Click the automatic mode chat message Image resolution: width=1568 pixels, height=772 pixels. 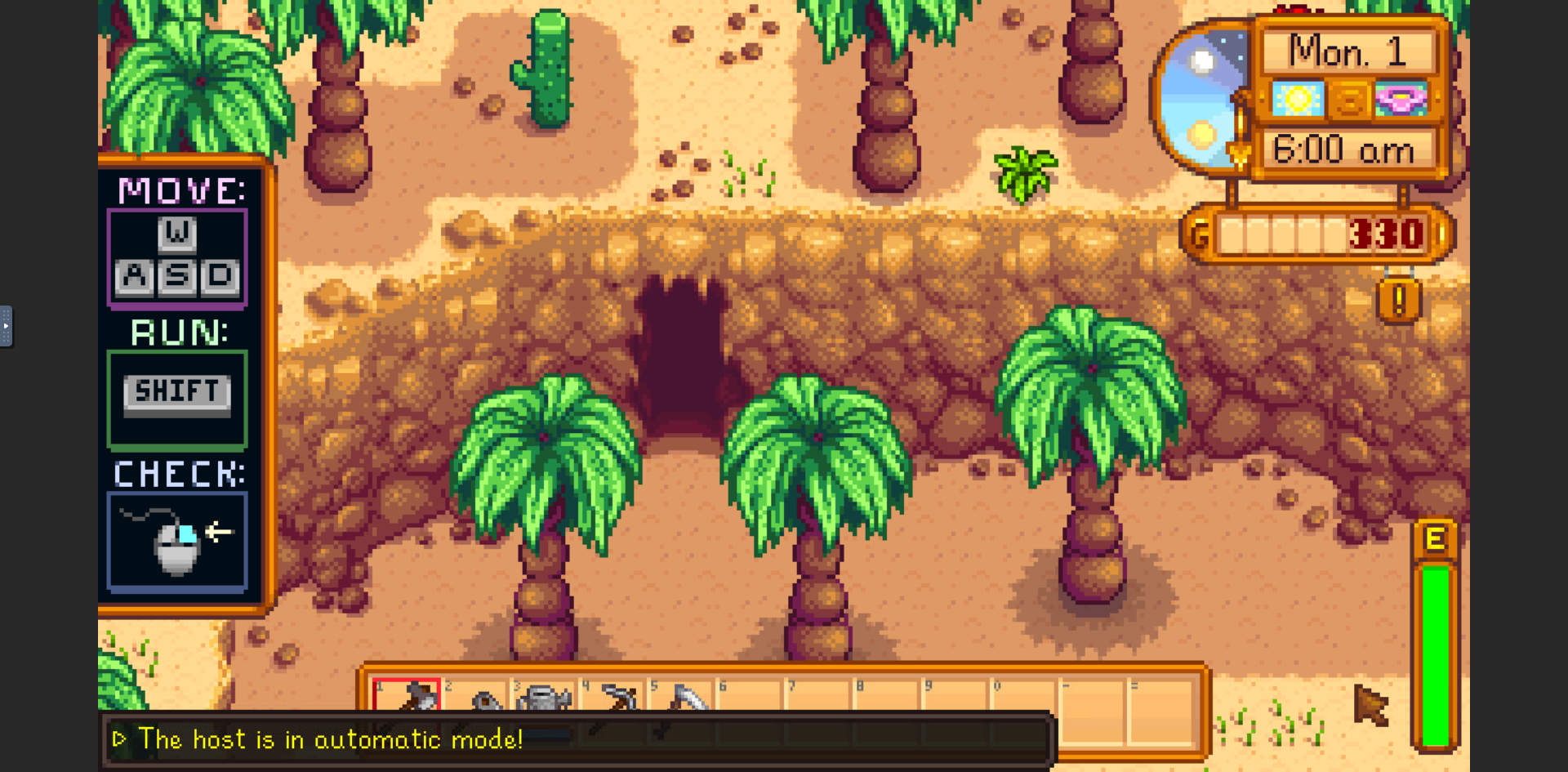coord(331,739)
